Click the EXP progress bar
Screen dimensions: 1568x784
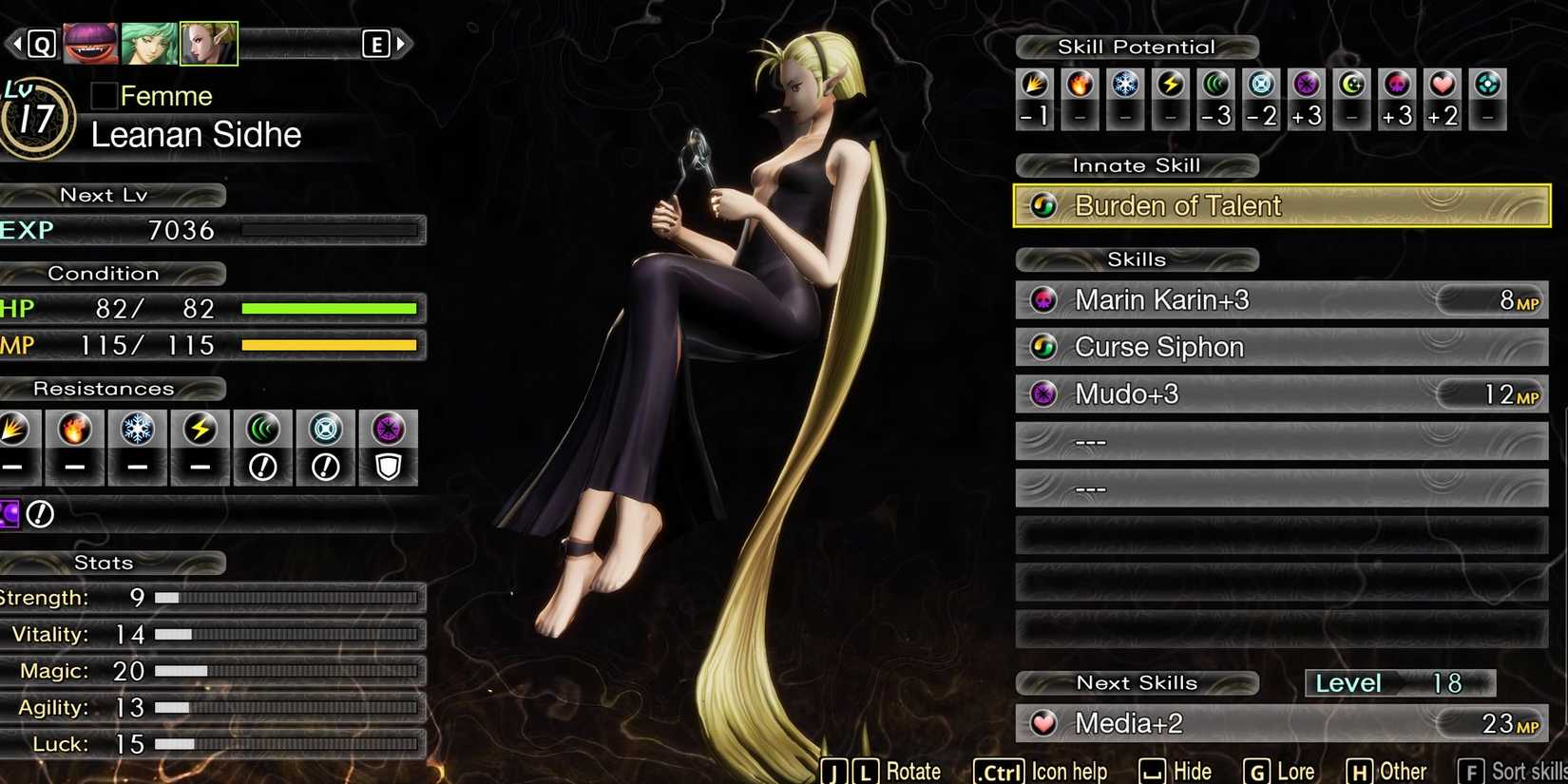click(x=331, y=229)
